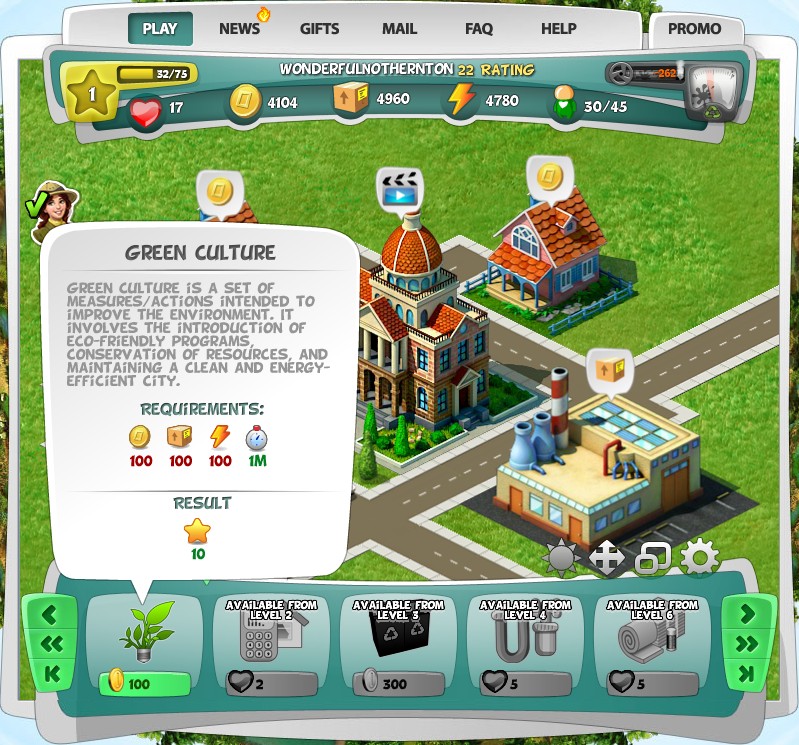Open the pollution gauge with recycle symbol

point(712,92)
